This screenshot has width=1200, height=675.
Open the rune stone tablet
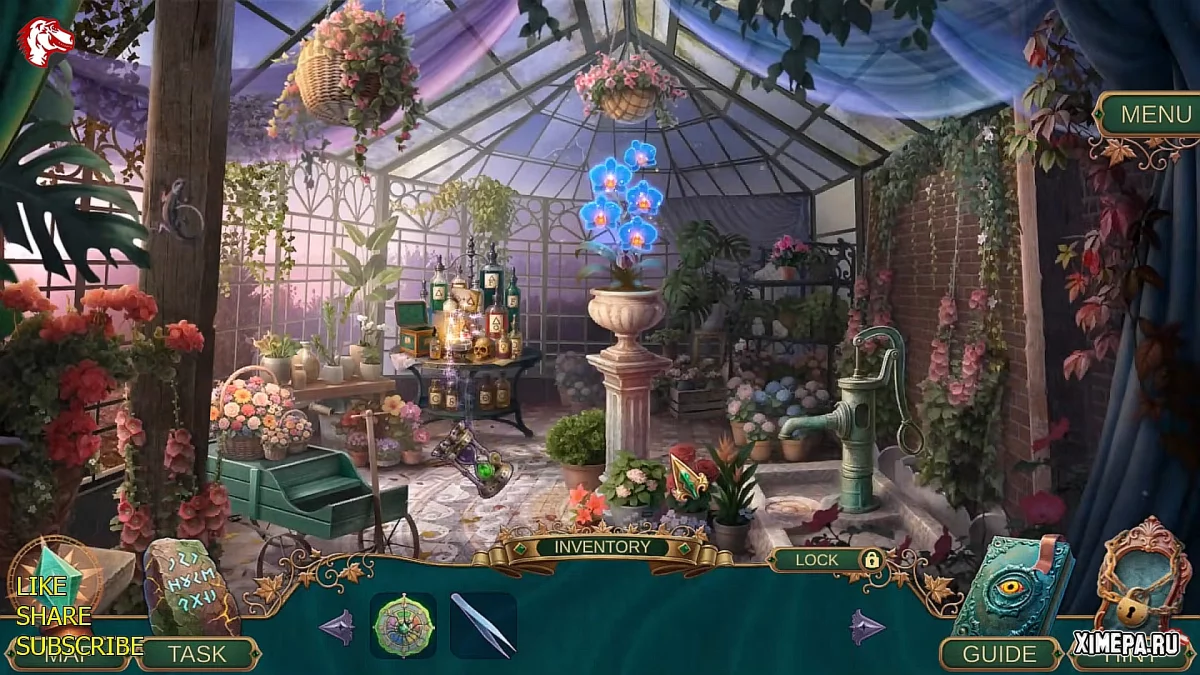190,590
